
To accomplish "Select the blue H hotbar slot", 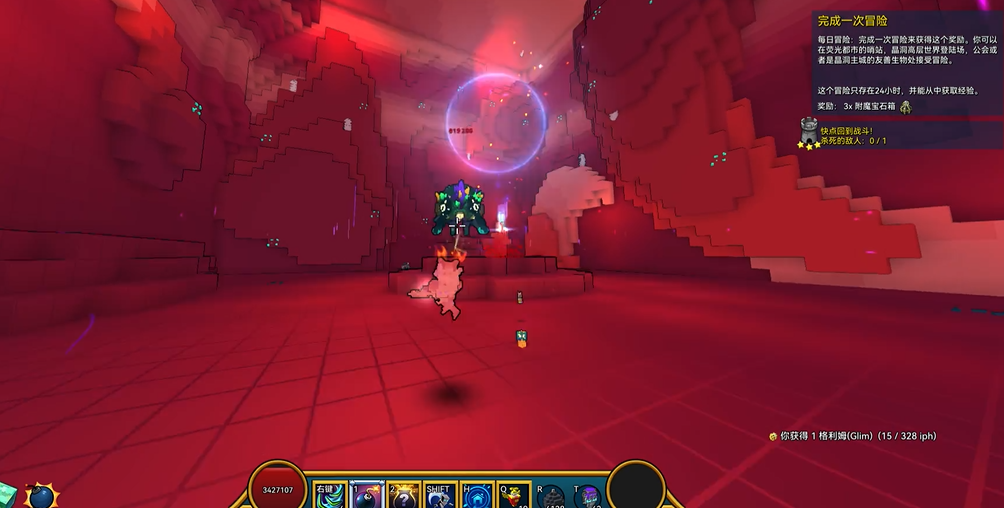I will click(x=478, y=495).
